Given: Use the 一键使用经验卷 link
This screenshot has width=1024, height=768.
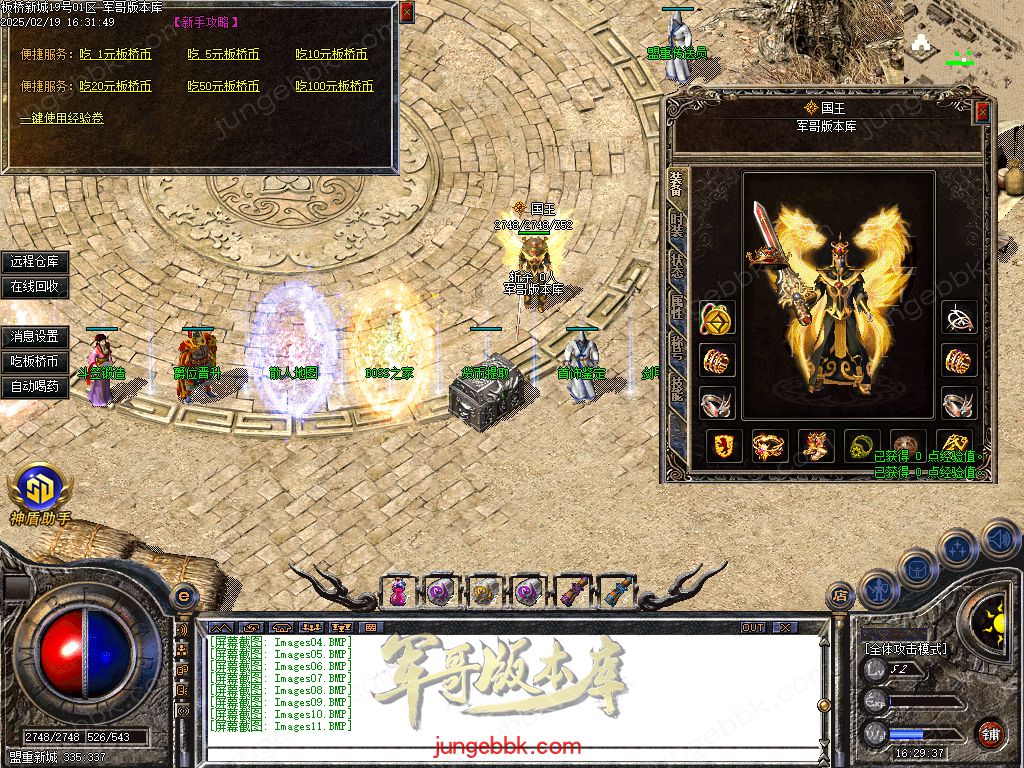Looking at the screenshot, I should (x=61, y=118).
